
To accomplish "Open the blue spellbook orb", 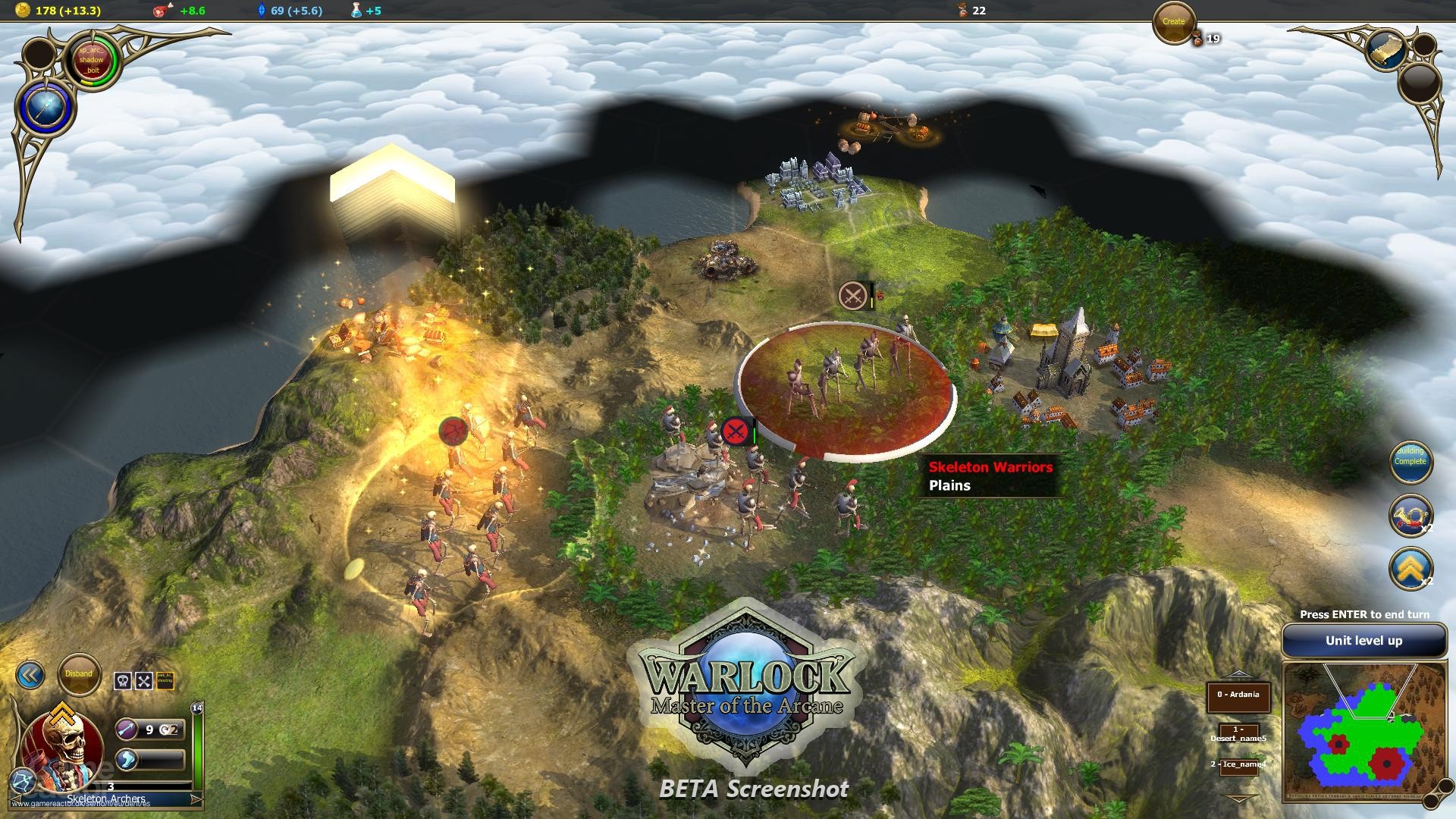I will point(45,107).
